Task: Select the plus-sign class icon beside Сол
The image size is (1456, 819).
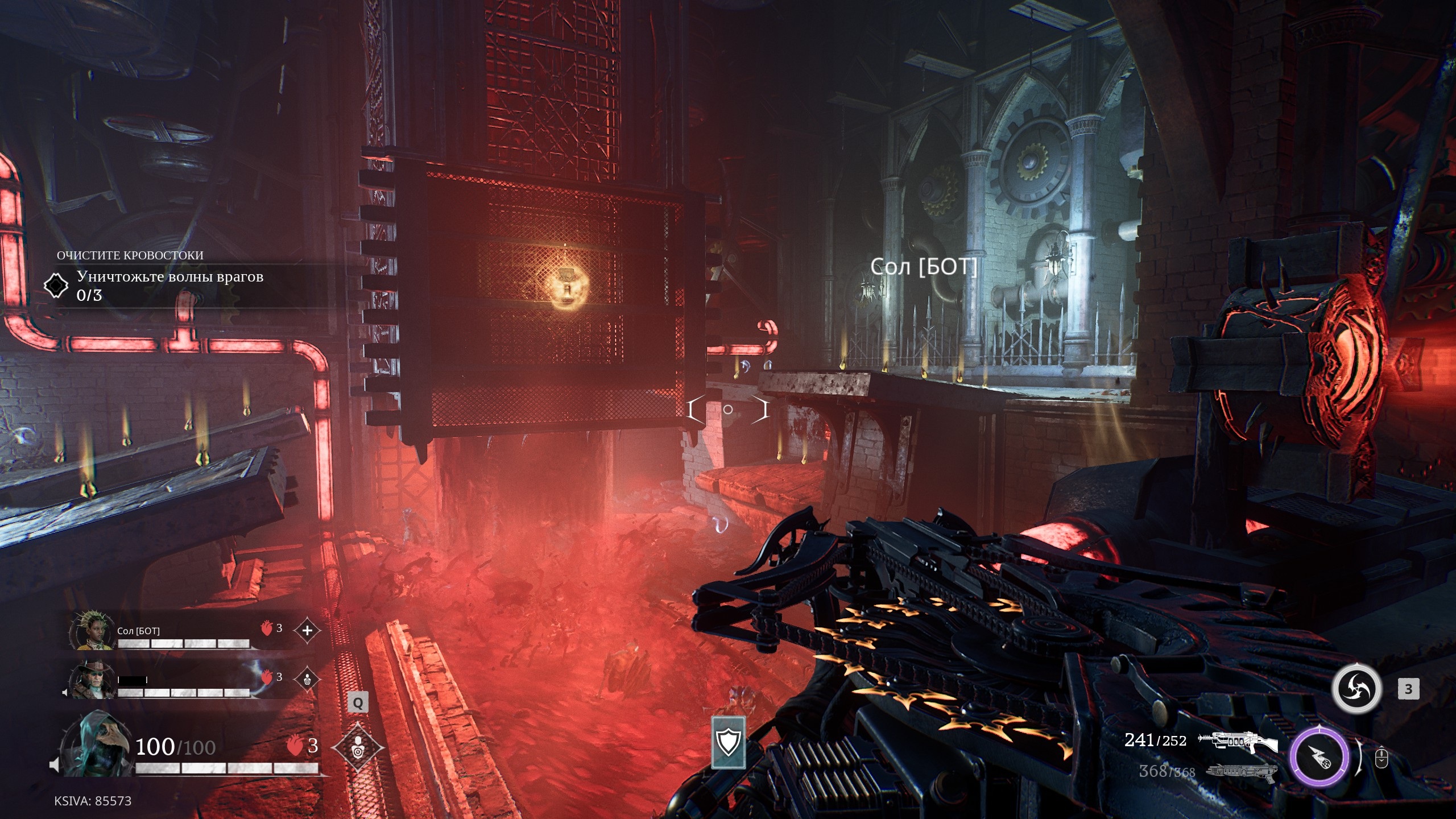Action: 307,630
